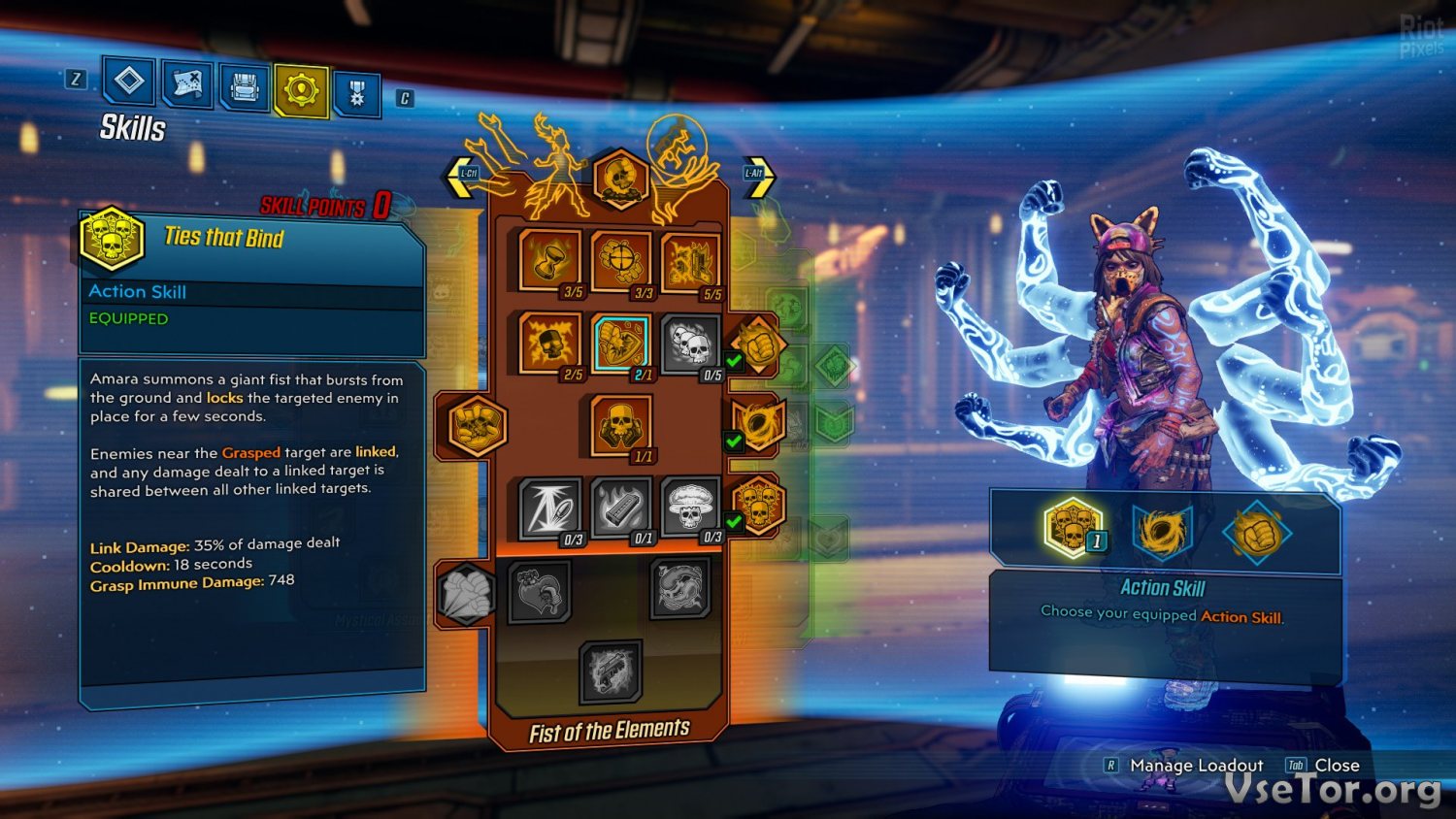
Task: Switch to next skill tree with right arrow
Action: coord(759,177)
